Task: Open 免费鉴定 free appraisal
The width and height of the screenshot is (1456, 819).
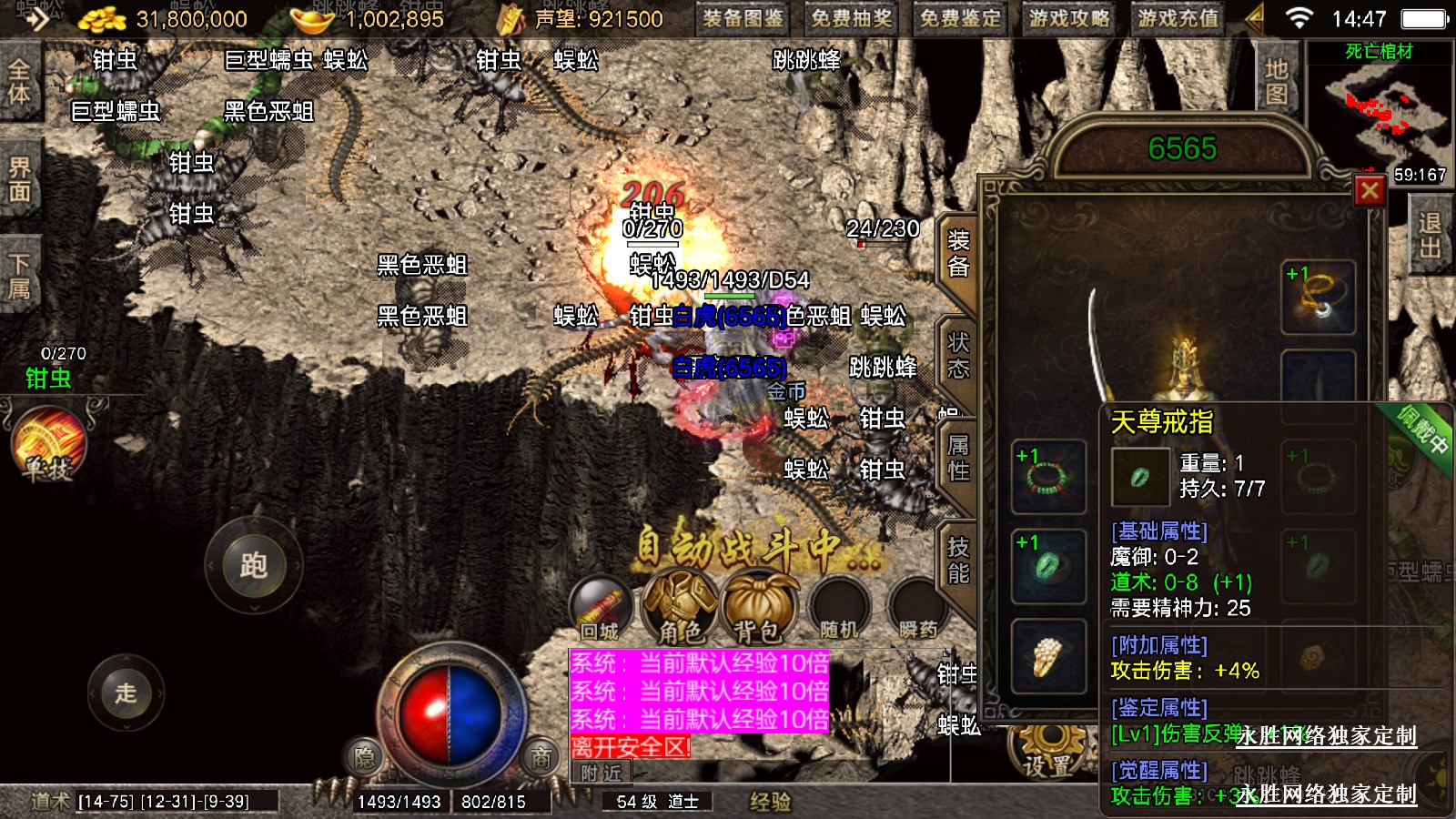Action: tap(960, 18)
